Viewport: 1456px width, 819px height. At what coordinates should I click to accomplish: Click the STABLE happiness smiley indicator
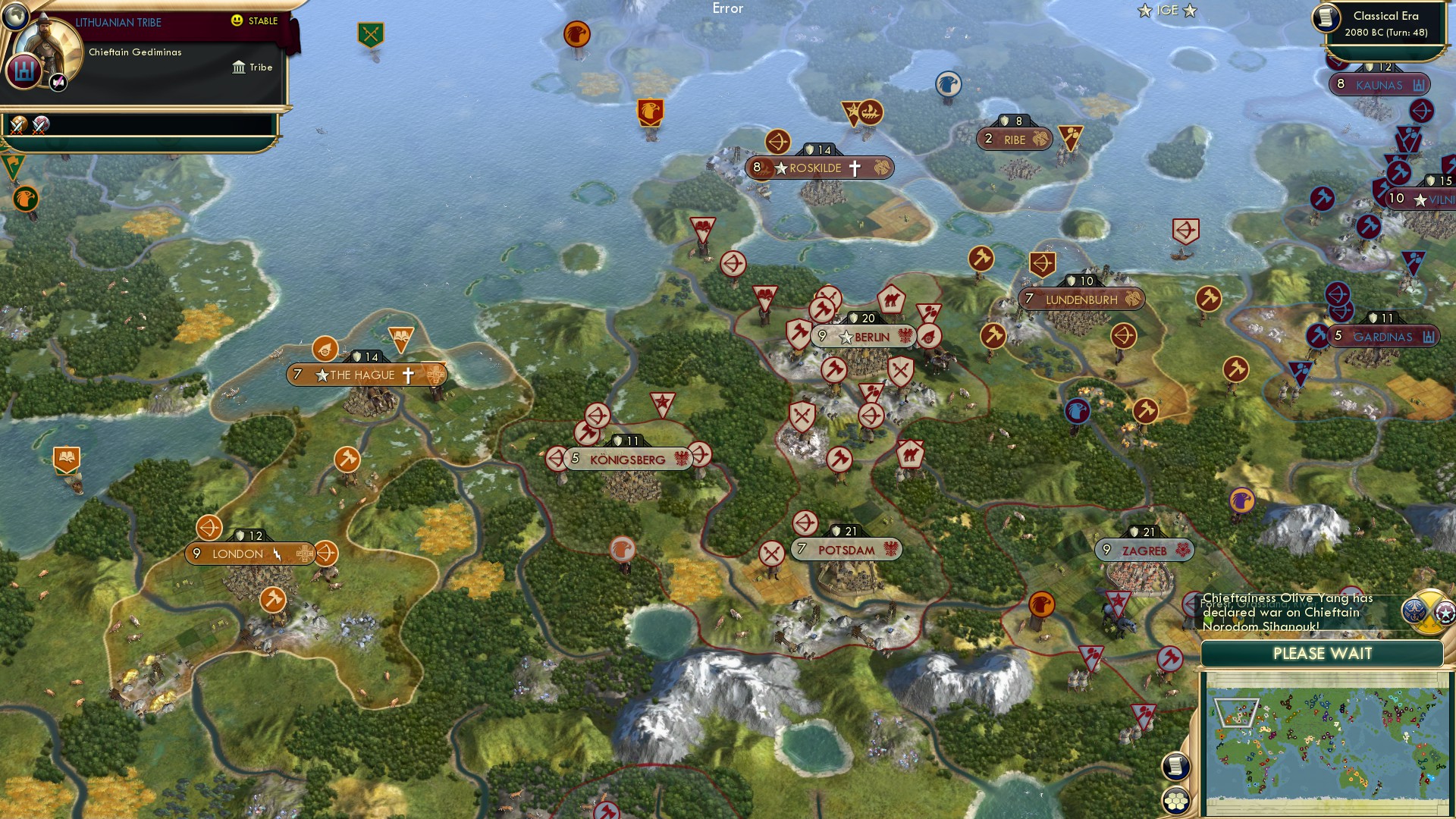click(236, 20)
